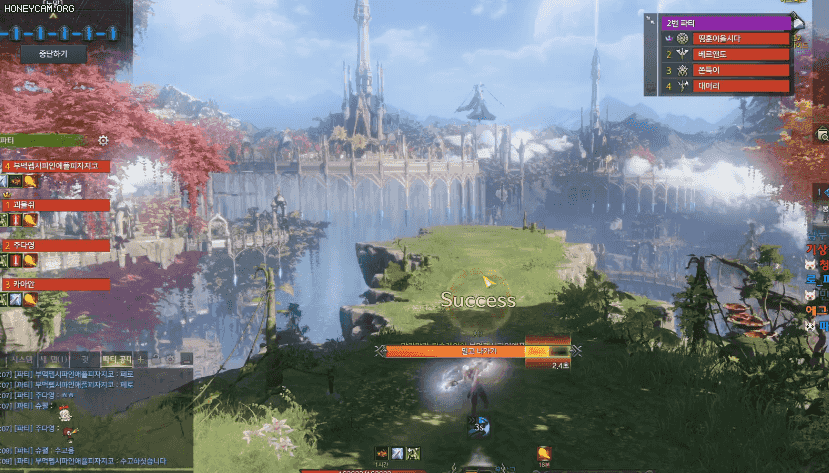Minimize the chat window
829x473 pixels.
pos(186,358)
